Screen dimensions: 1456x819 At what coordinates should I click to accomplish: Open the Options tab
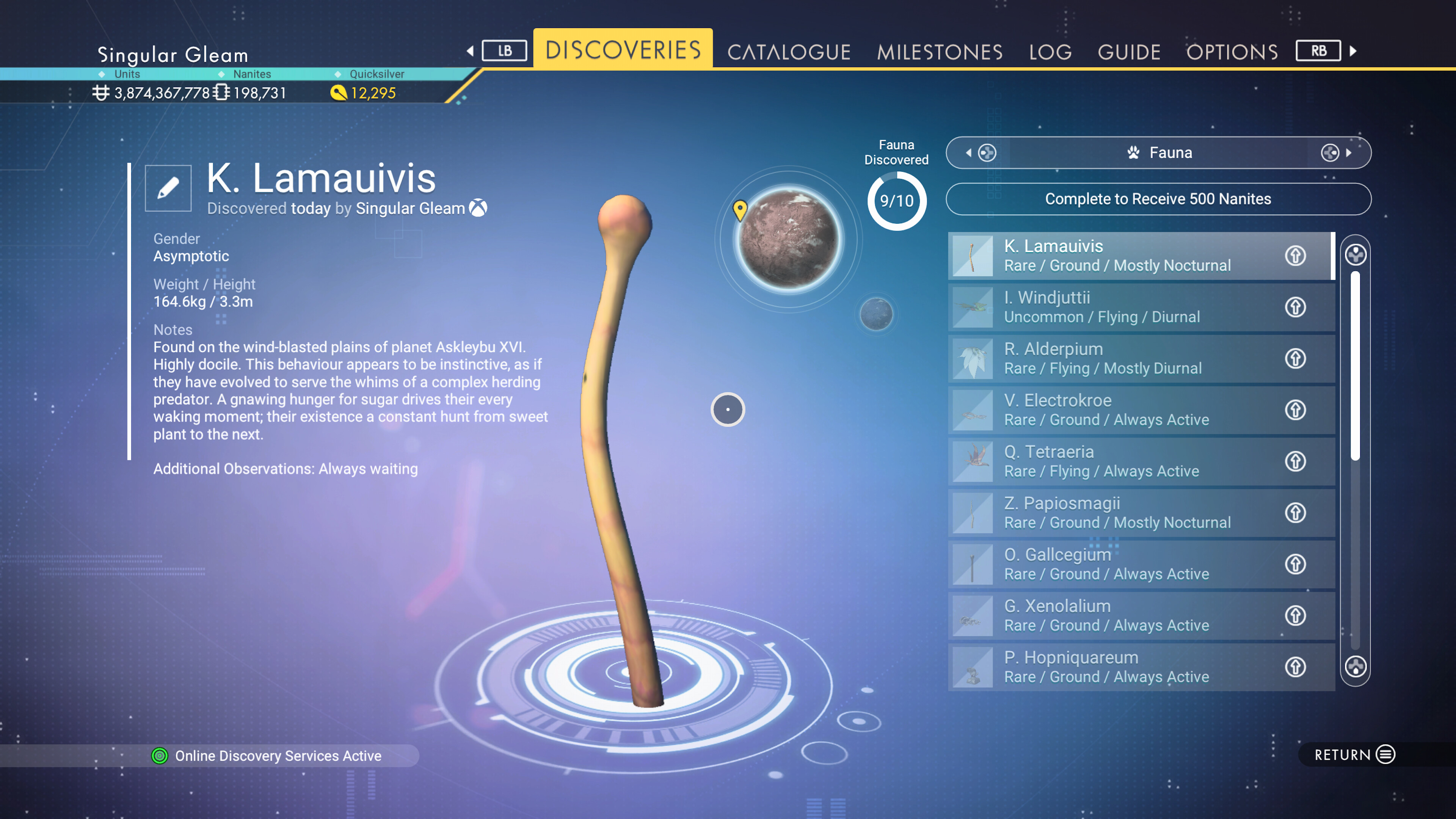click(1232, 52)
